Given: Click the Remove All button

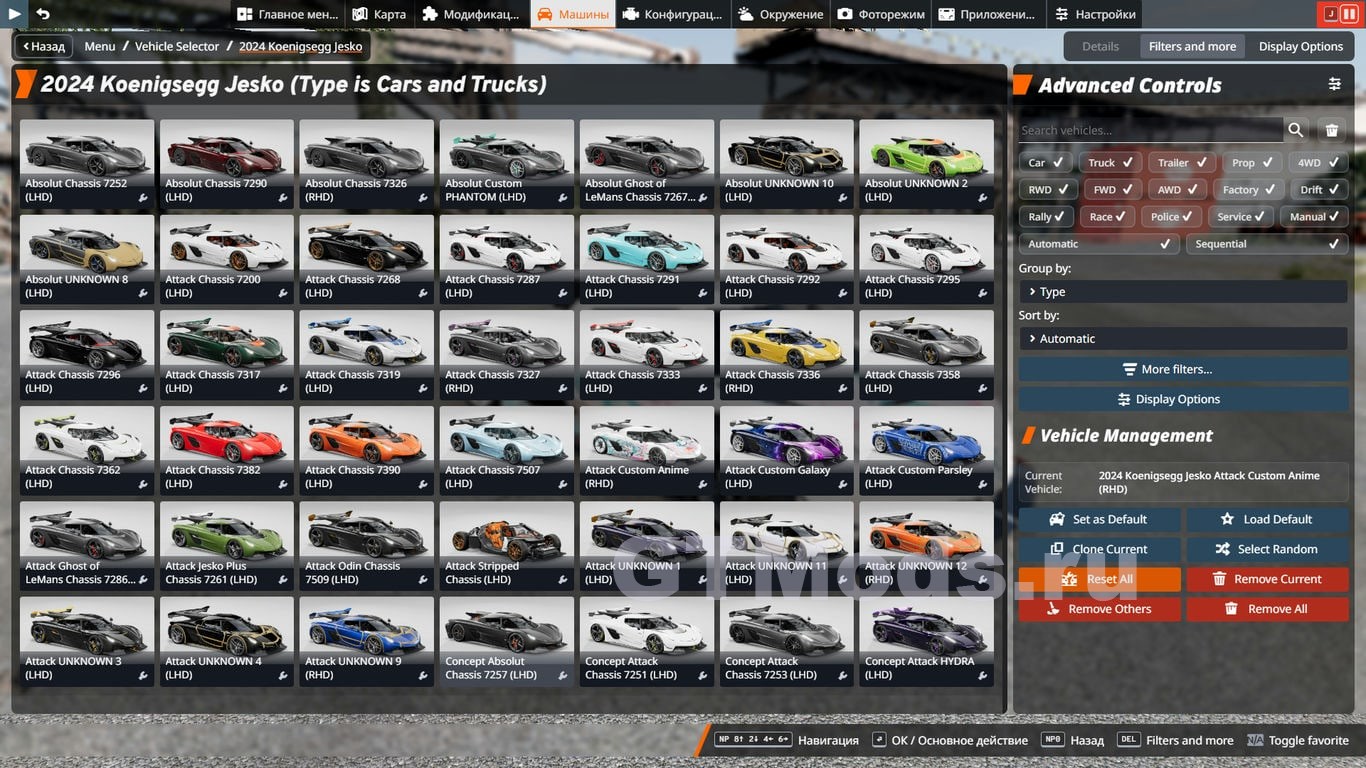Looking at the screenshot, I should pos(1267,609).
